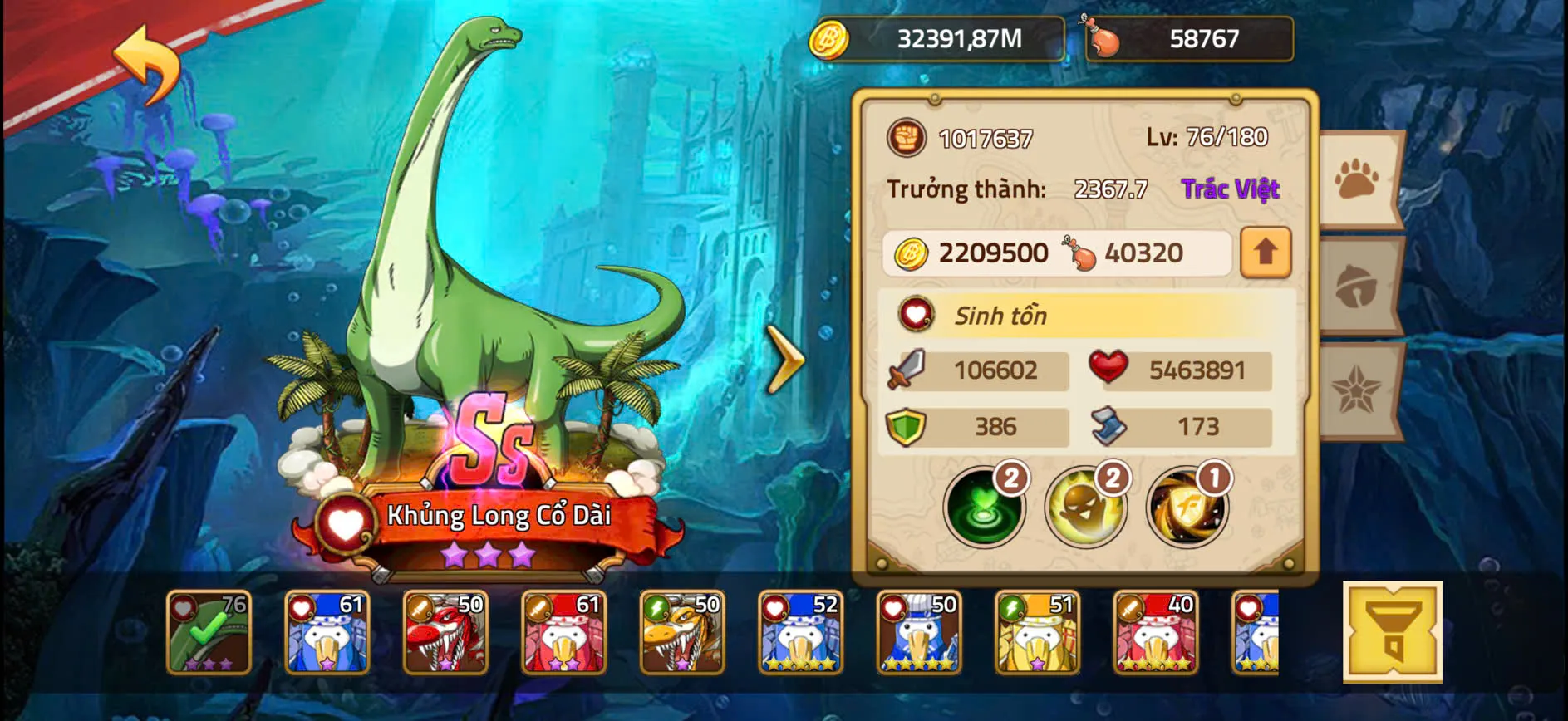
Task: Click the green shield defense stat icon
Action: coord(907,426)
